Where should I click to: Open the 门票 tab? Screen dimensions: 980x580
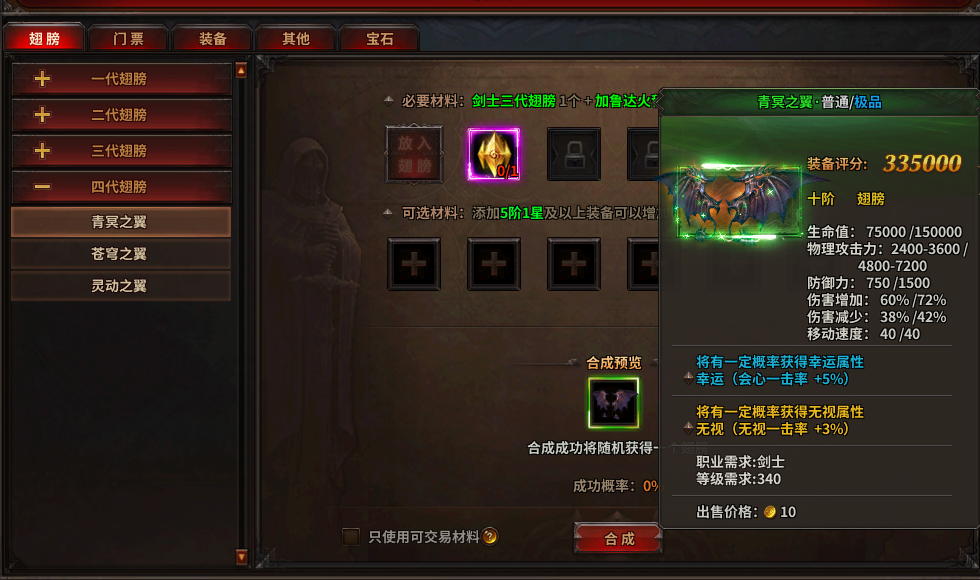coord(128,39)
